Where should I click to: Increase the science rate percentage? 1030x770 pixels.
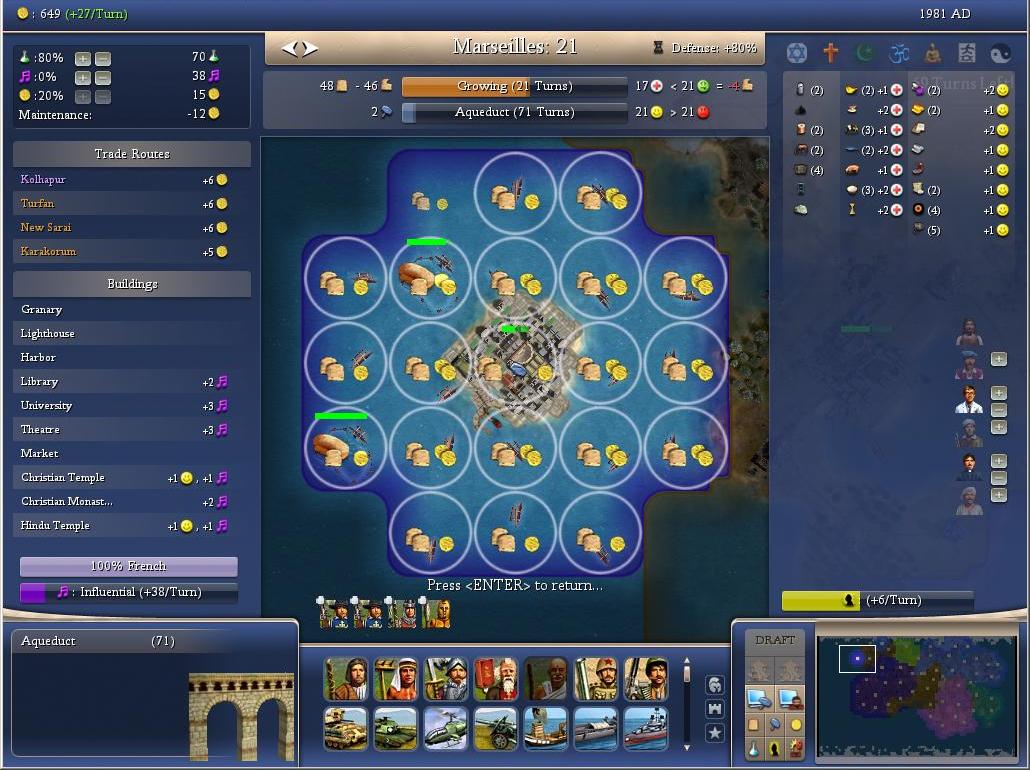pyautogui.click(x=83, y=58)
